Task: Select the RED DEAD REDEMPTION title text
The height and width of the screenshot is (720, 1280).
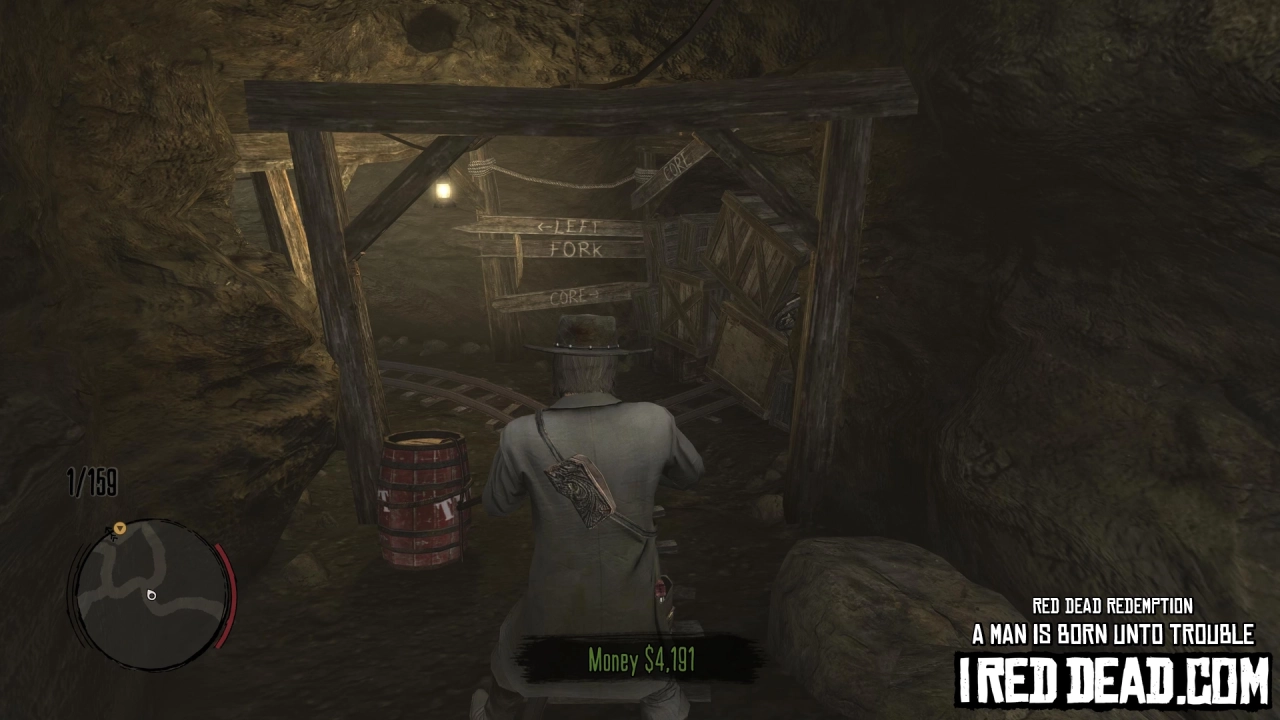Action: pos(1113,604)
